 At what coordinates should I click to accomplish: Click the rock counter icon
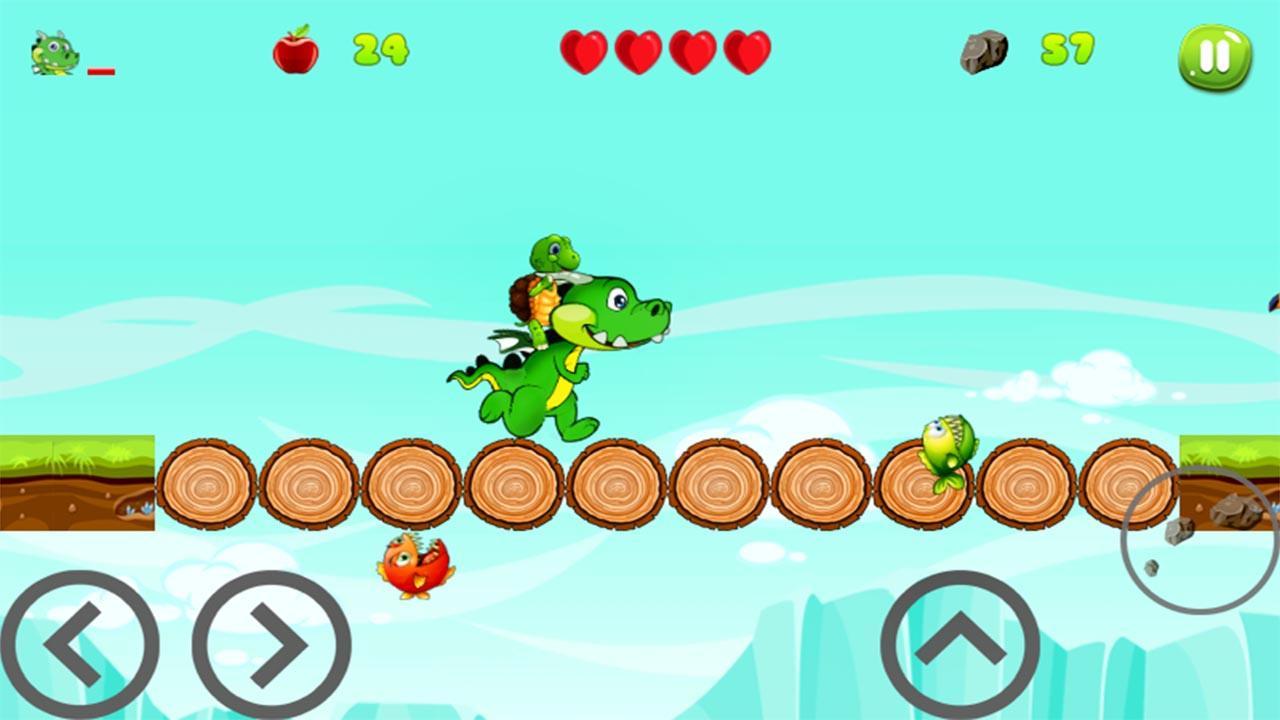[x=982, y=52]
